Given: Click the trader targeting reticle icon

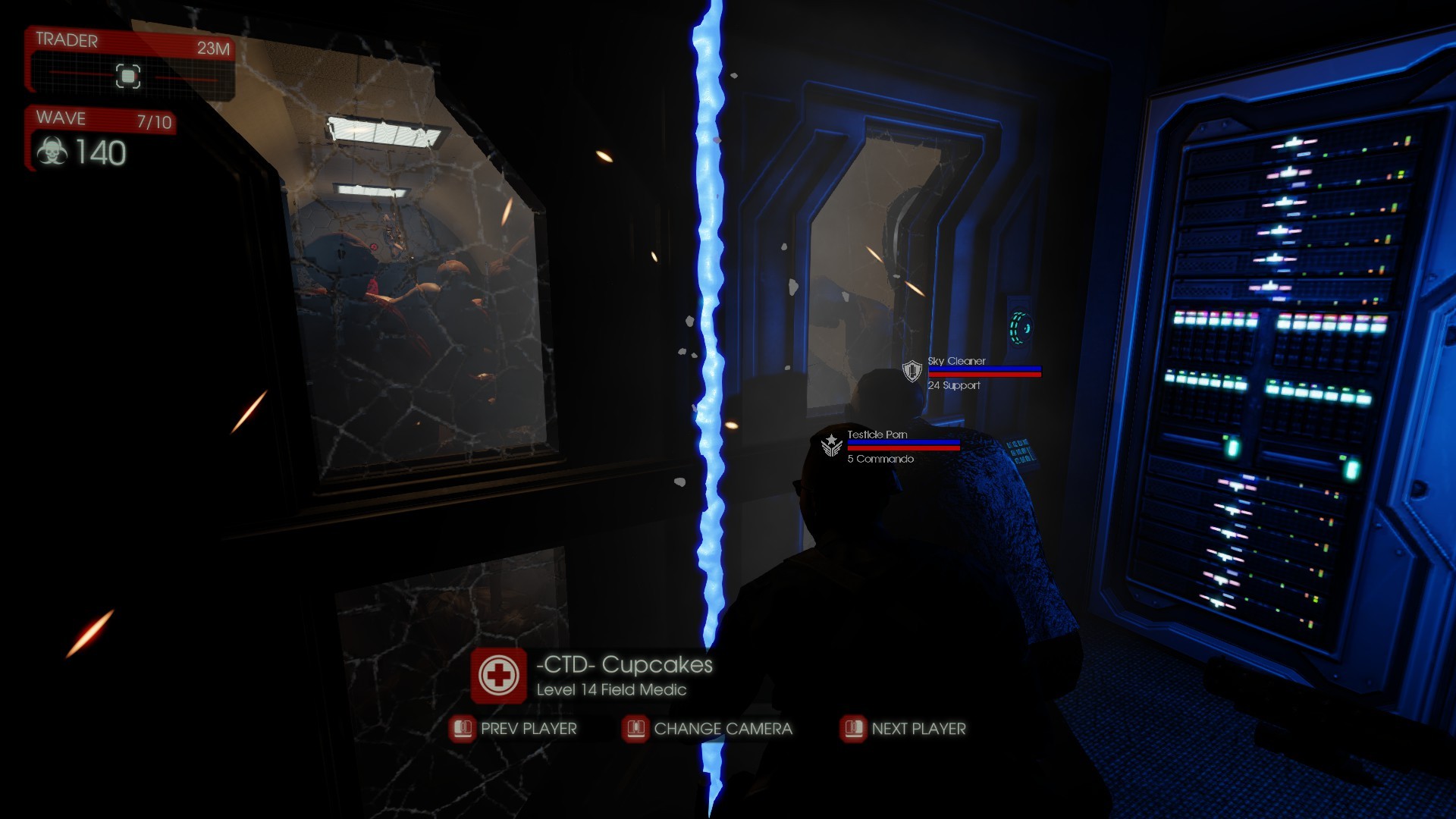Looking at the screenshot, I should [x=129, y=77].
